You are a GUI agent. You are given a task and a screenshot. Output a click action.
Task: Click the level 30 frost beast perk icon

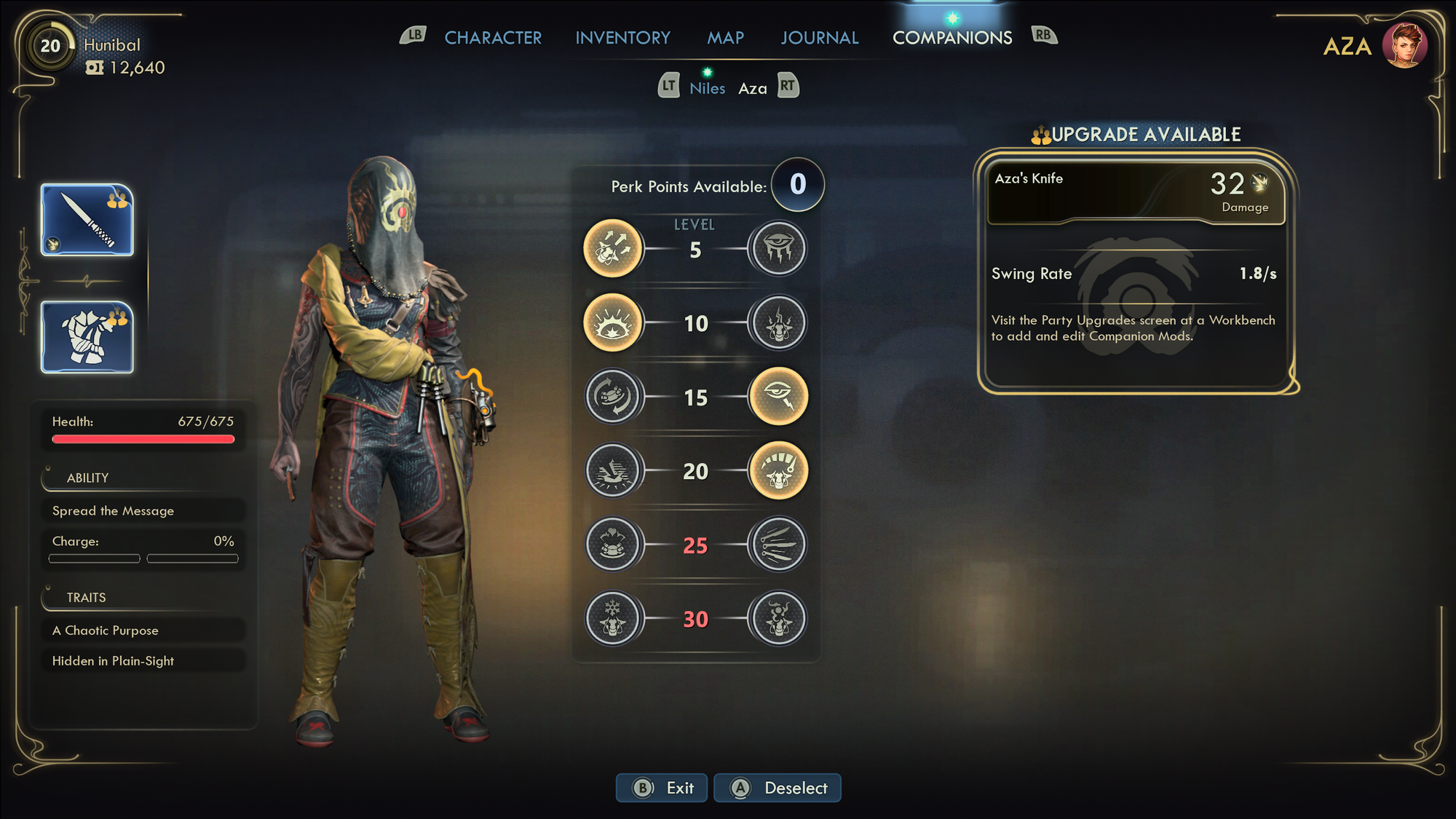613,618
